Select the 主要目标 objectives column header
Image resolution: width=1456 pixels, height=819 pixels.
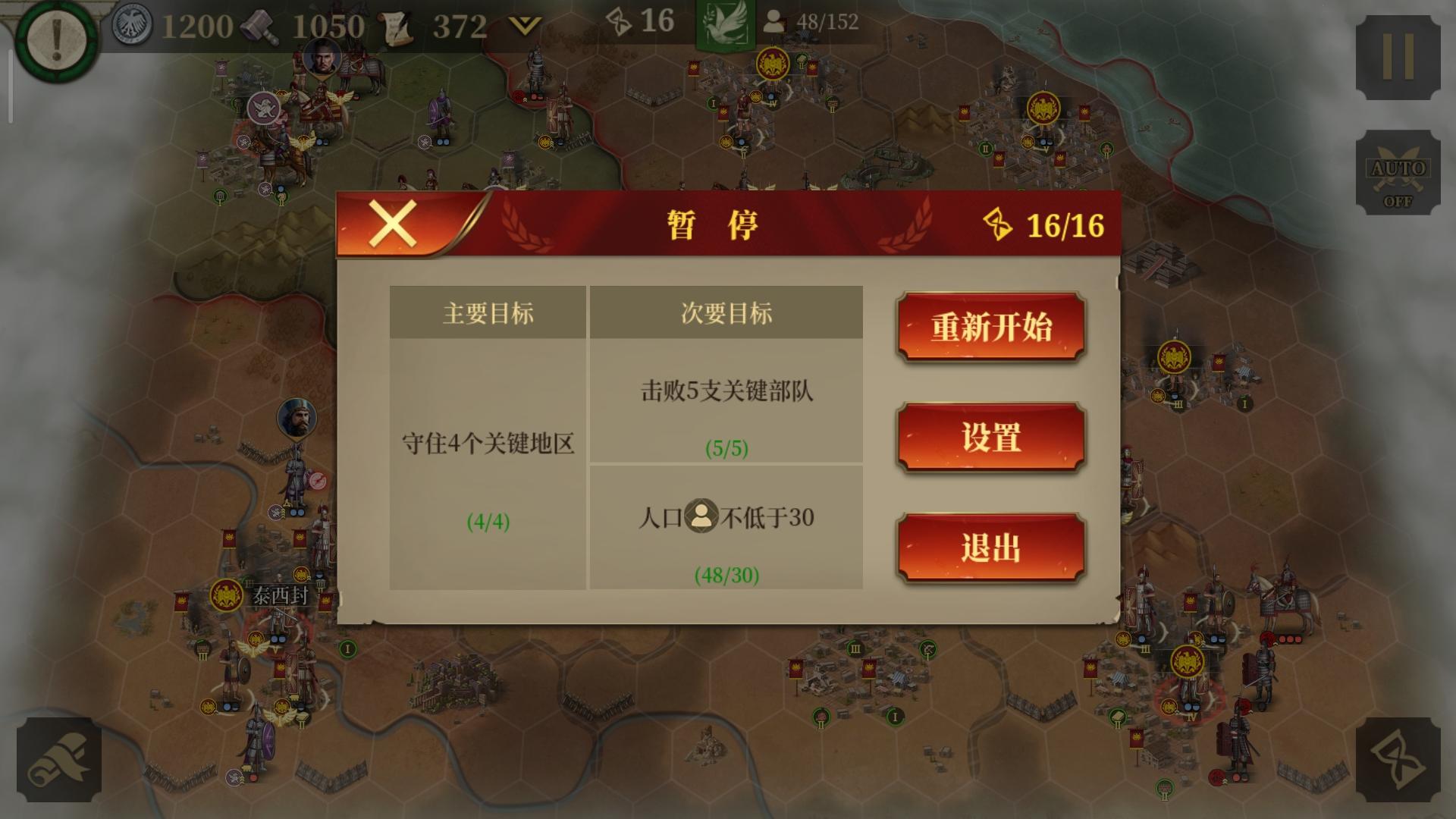488,313
